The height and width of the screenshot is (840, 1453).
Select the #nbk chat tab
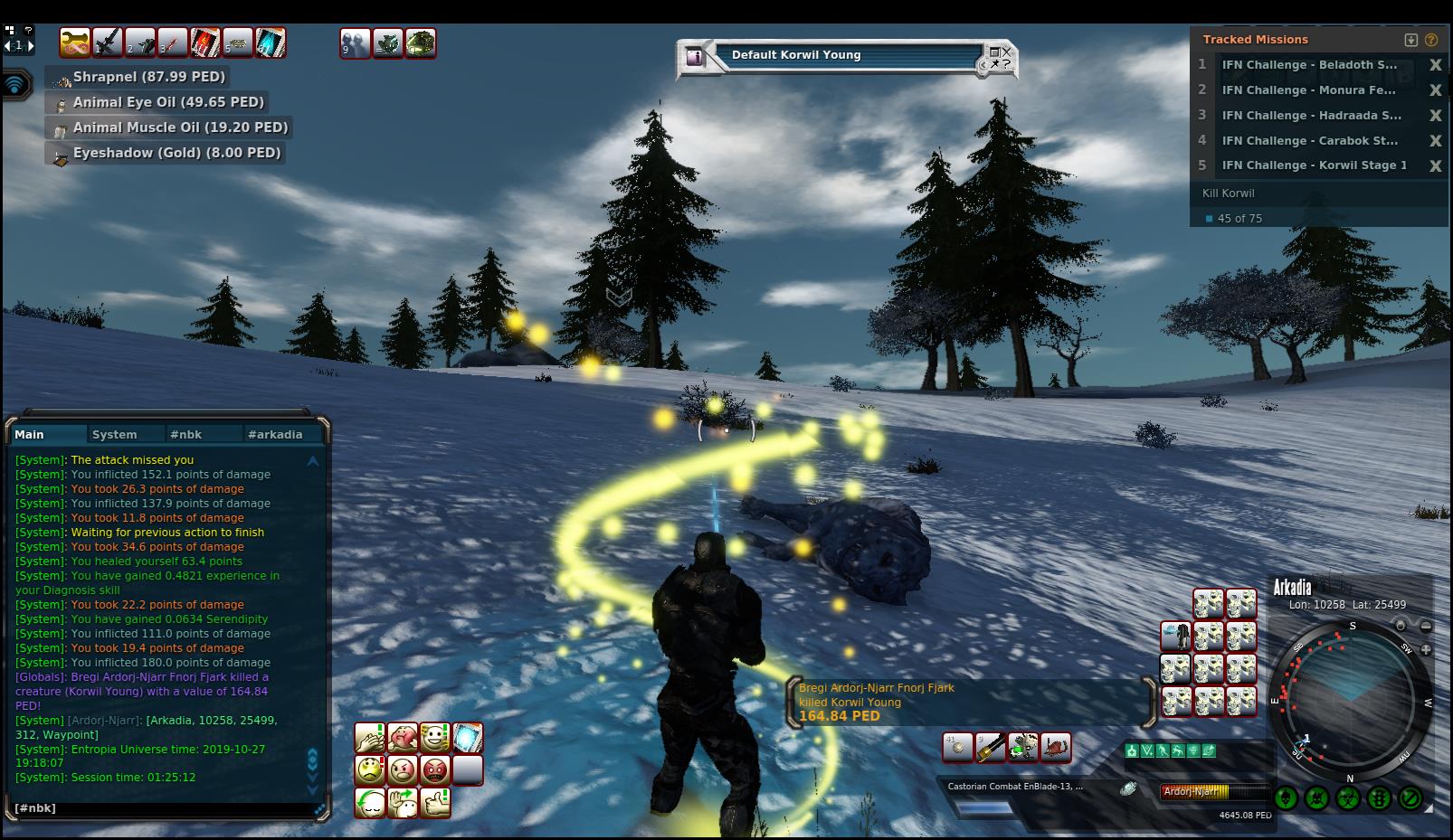click(186, 435)
